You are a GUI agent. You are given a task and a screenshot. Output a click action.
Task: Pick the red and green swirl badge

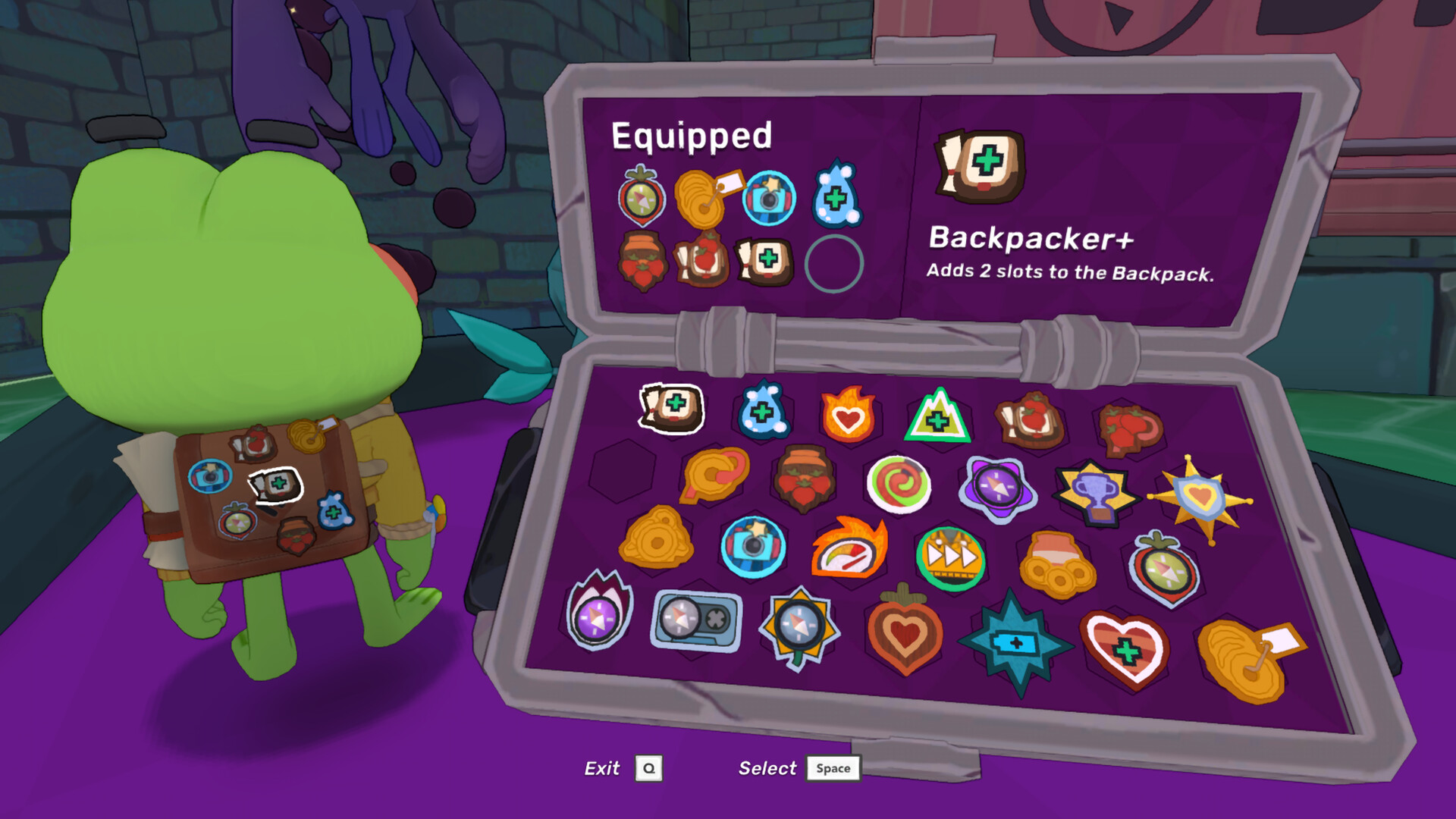tap(899, 483)
